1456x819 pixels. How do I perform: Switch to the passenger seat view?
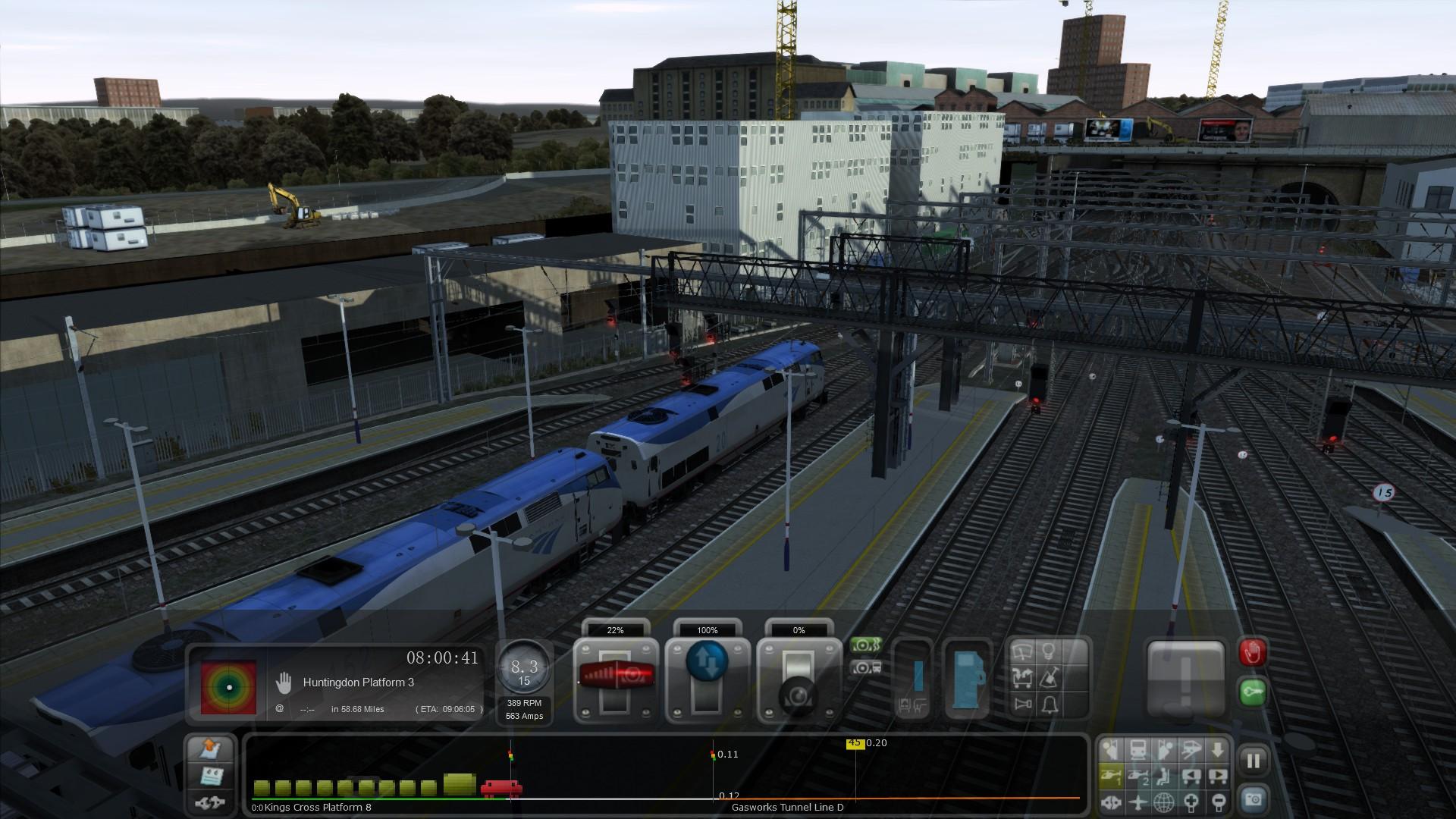pos(1164,776)
